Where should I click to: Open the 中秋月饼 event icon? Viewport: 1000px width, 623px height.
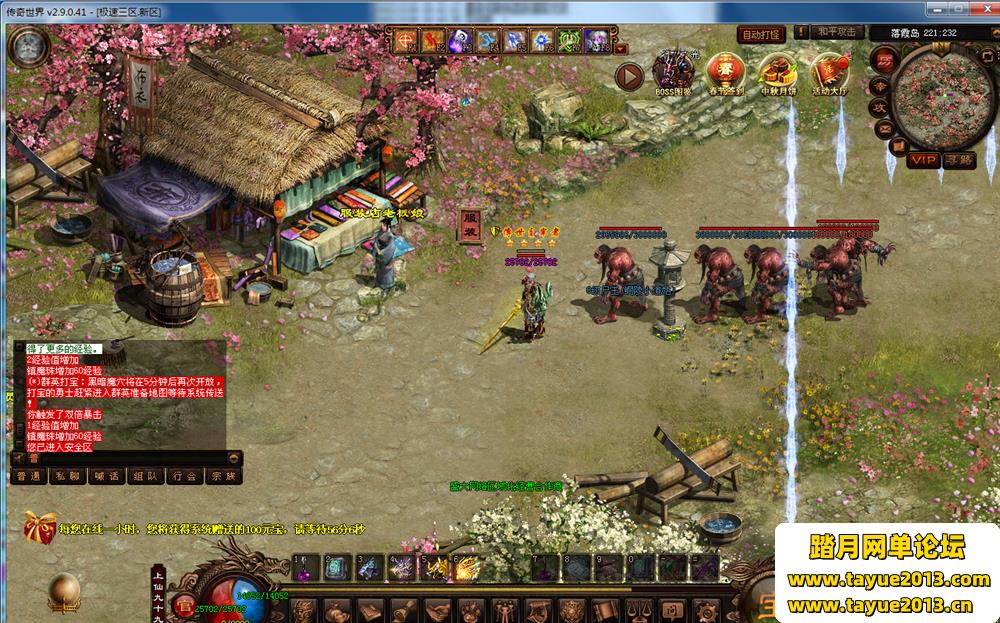click(x=777, y=73)
